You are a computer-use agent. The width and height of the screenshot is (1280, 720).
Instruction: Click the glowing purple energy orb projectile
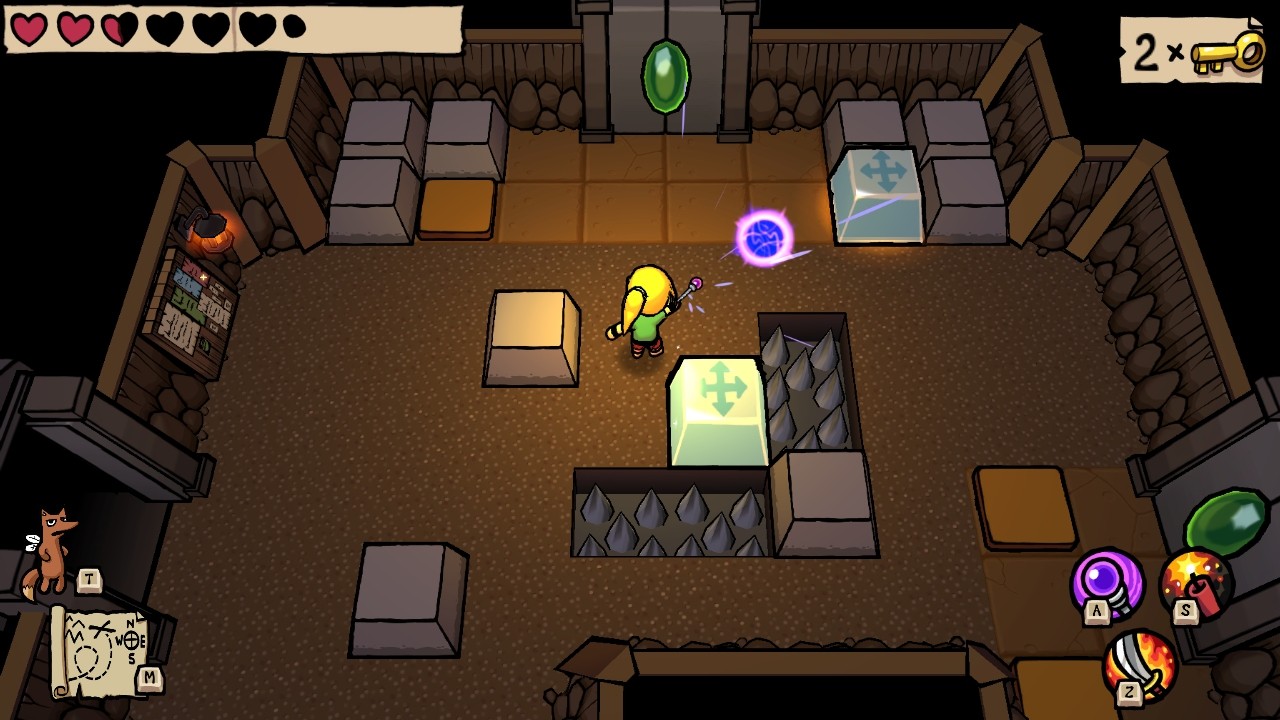coord(763,237)
